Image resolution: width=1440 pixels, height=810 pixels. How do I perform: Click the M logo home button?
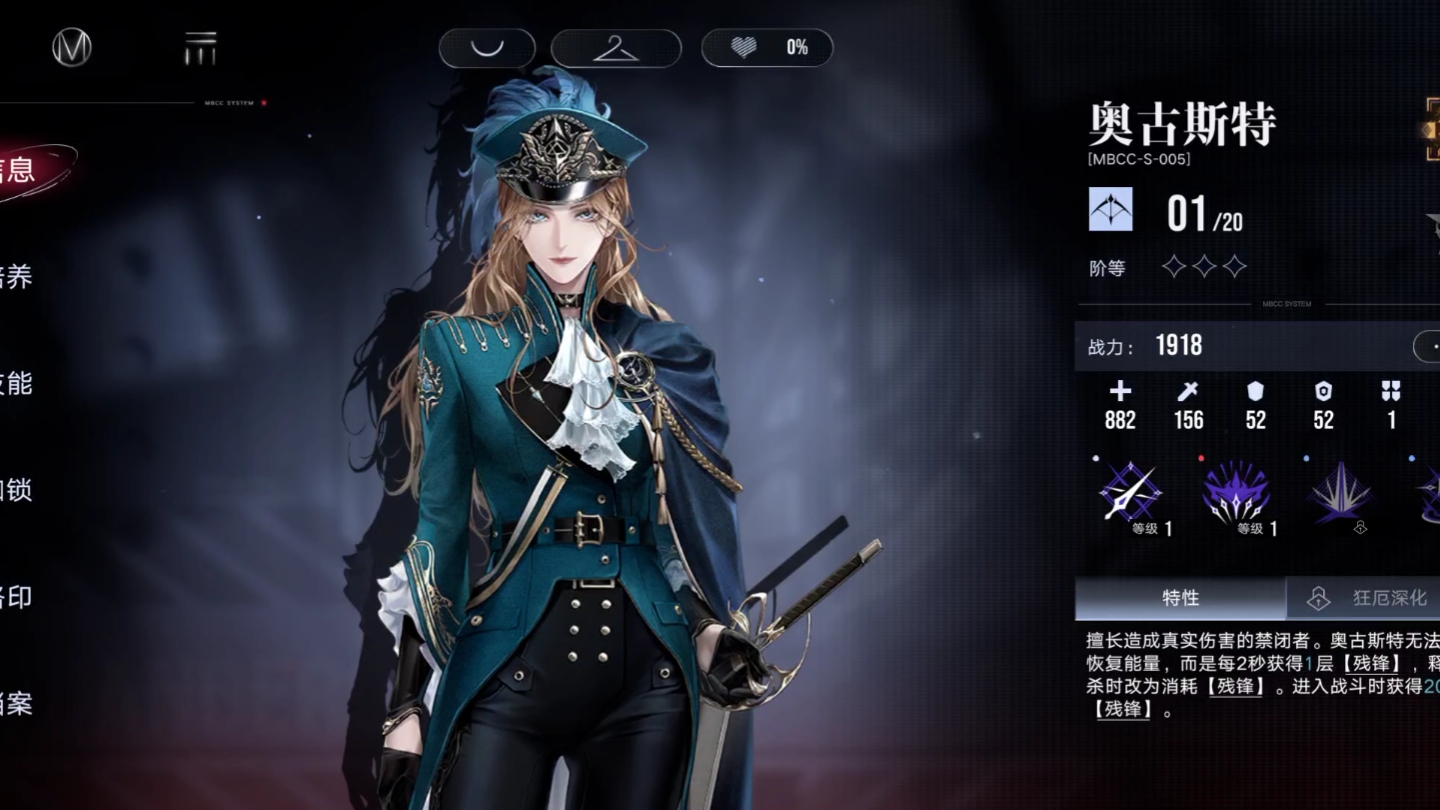[x=72, y=47]
